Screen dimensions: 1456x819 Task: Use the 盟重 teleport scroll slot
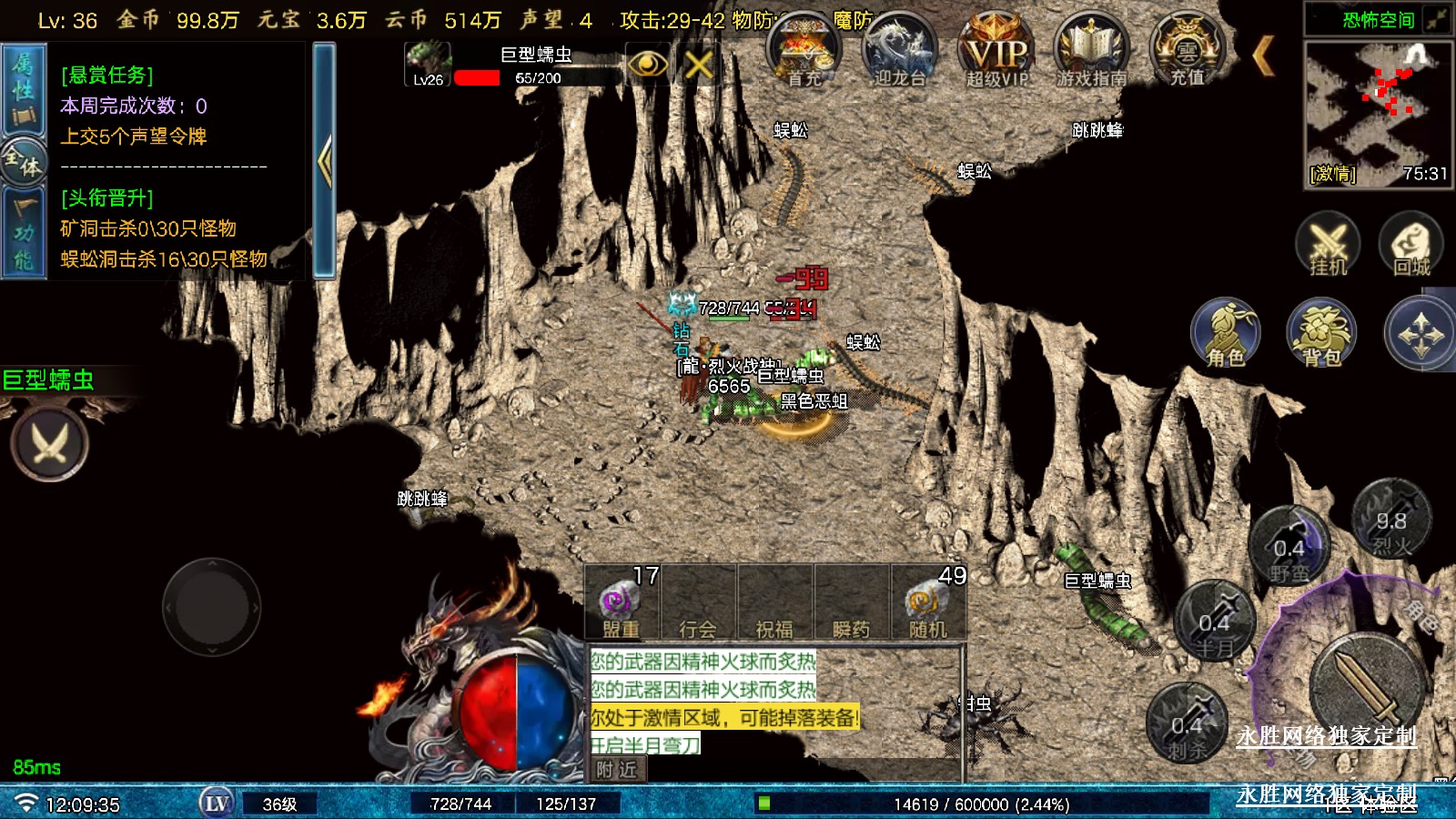point(622,603)
